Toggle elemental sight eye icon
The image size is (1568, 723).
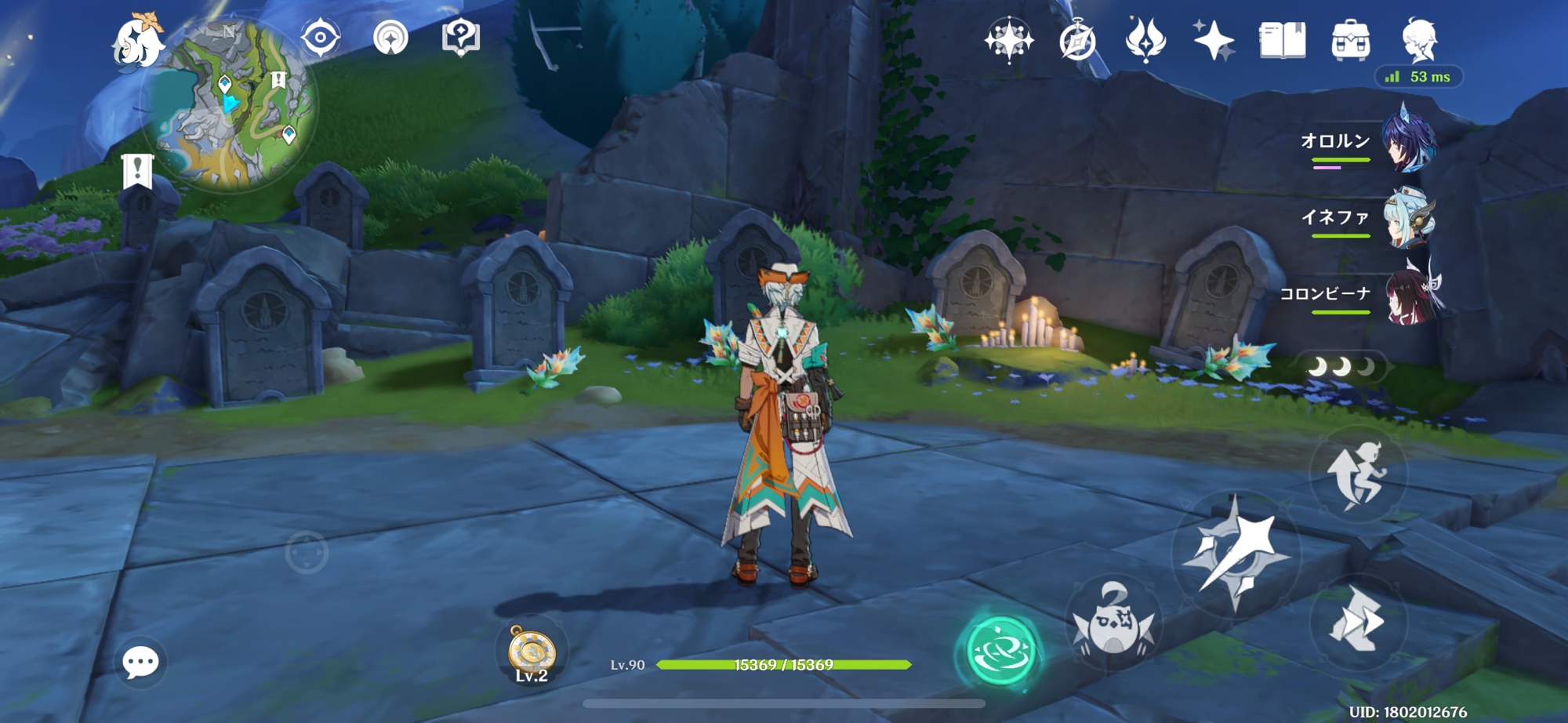tap(320, 38)
